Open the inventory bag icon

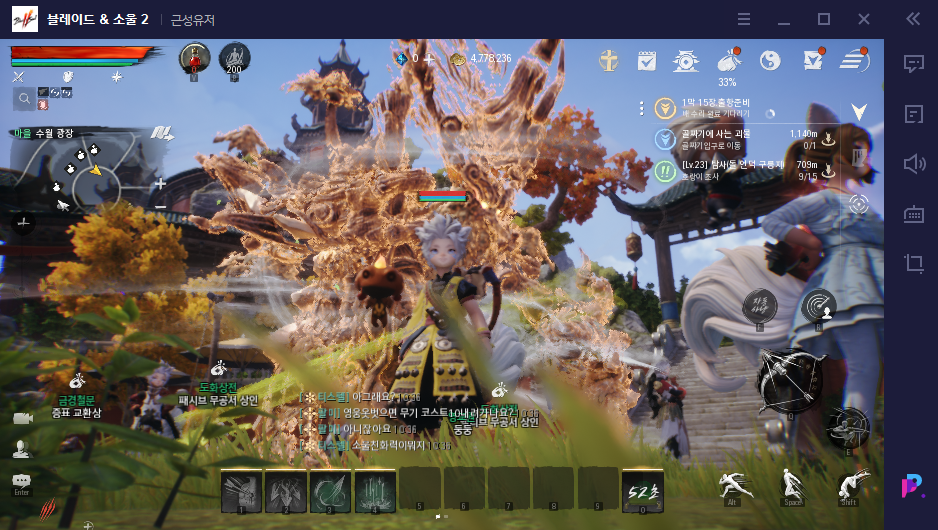[x=728, y=61]
